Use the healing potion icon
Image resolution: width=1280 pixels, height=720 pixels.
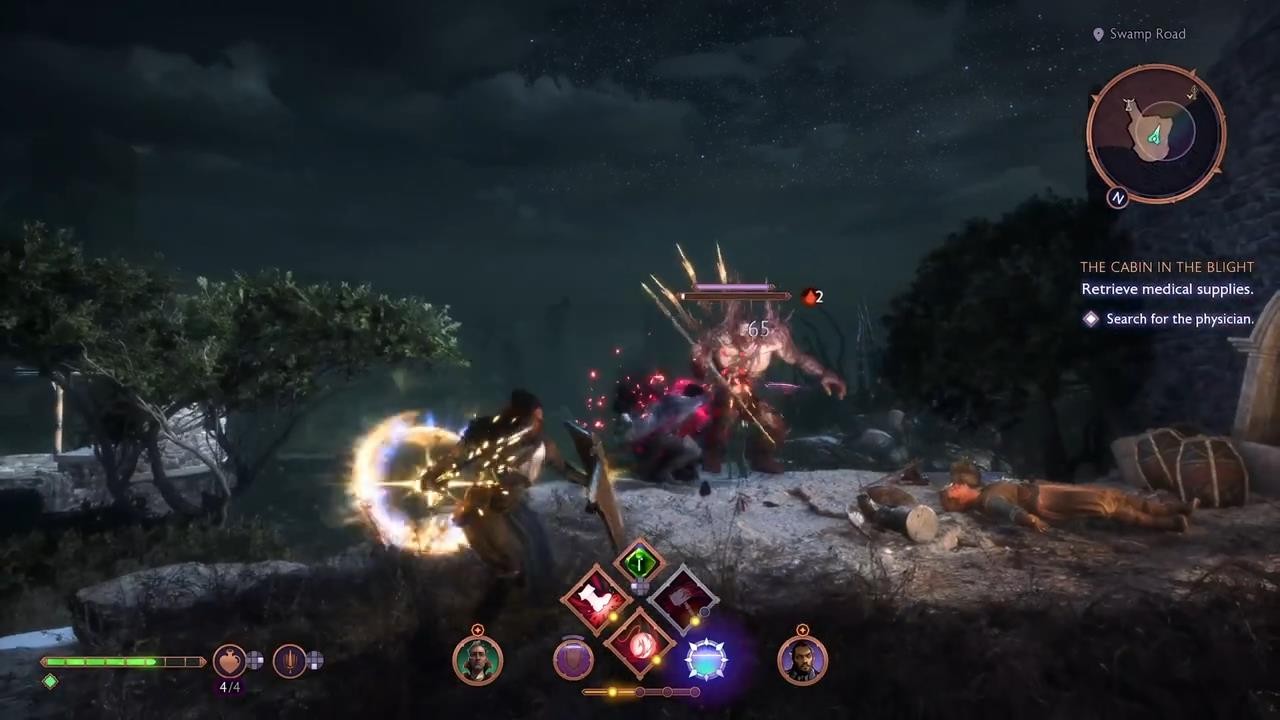tap(229, 660)
